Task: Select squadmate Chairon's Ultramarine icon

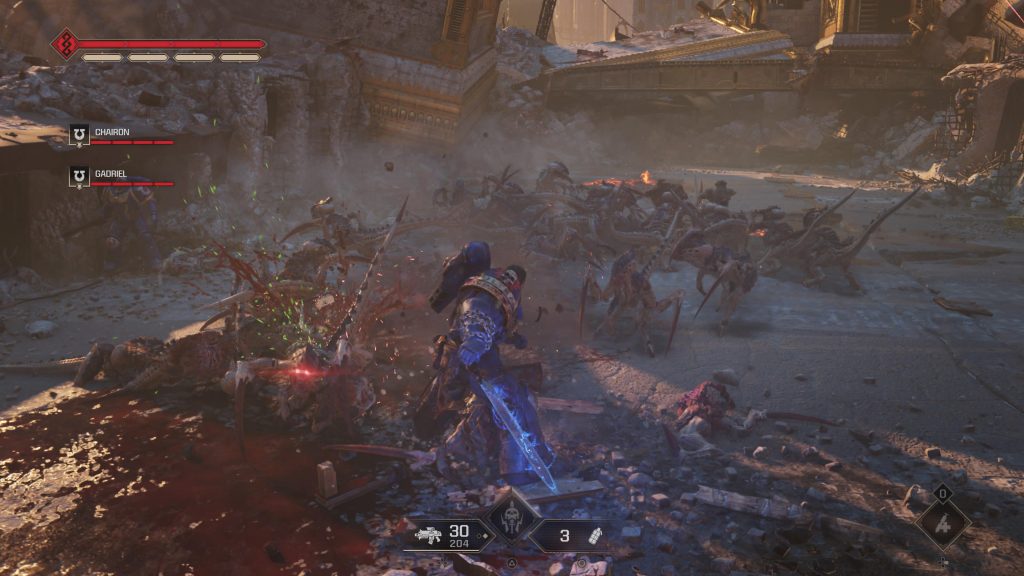Action: (79, 135)
